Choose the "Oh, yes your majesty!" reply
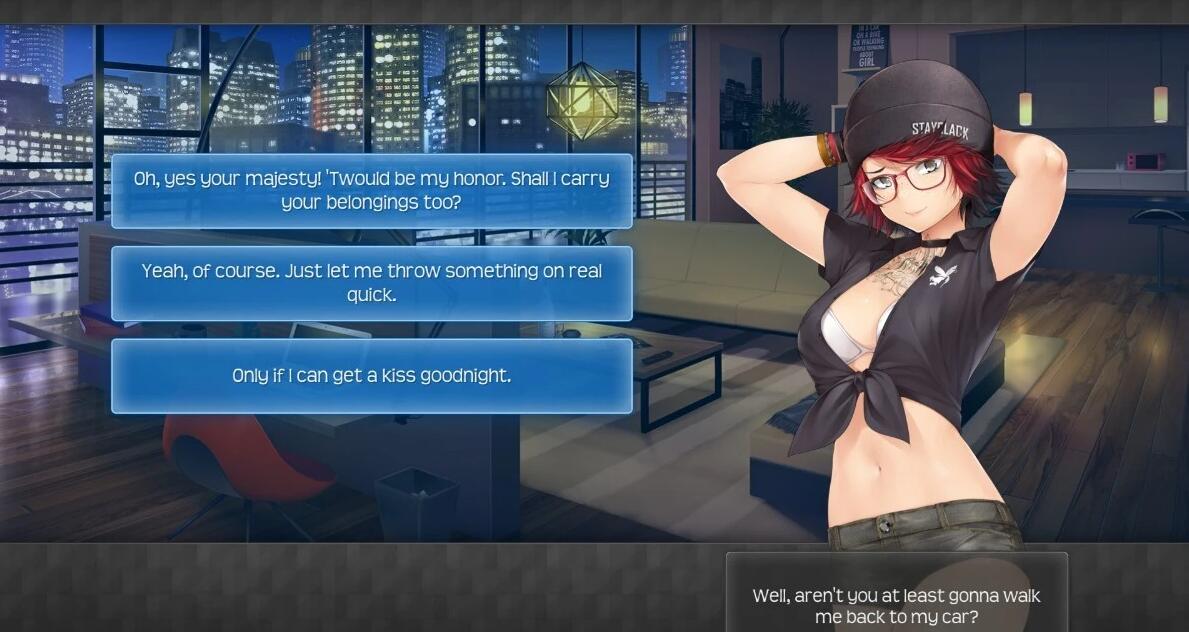1189x632 pixels. pos(371,191)
